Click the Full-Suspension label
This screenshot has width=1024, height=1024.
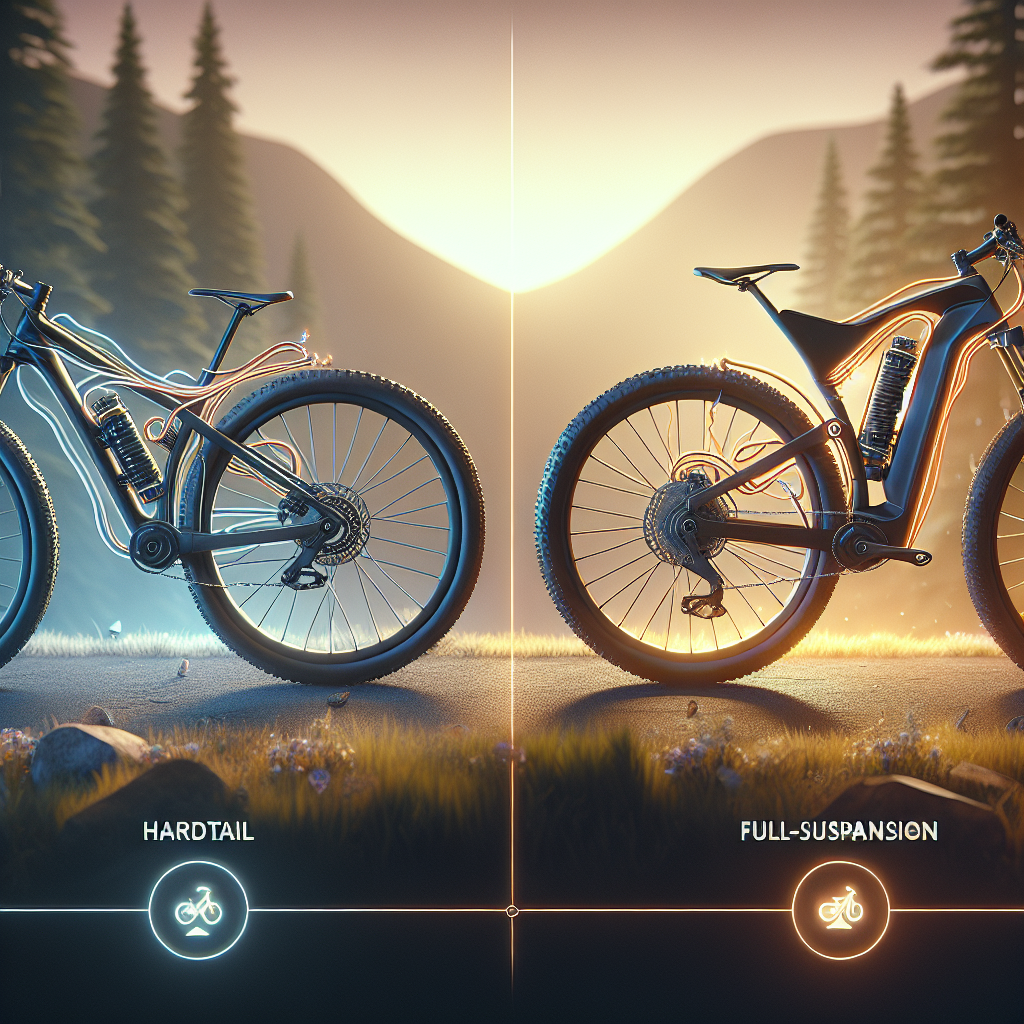point(838,831)
